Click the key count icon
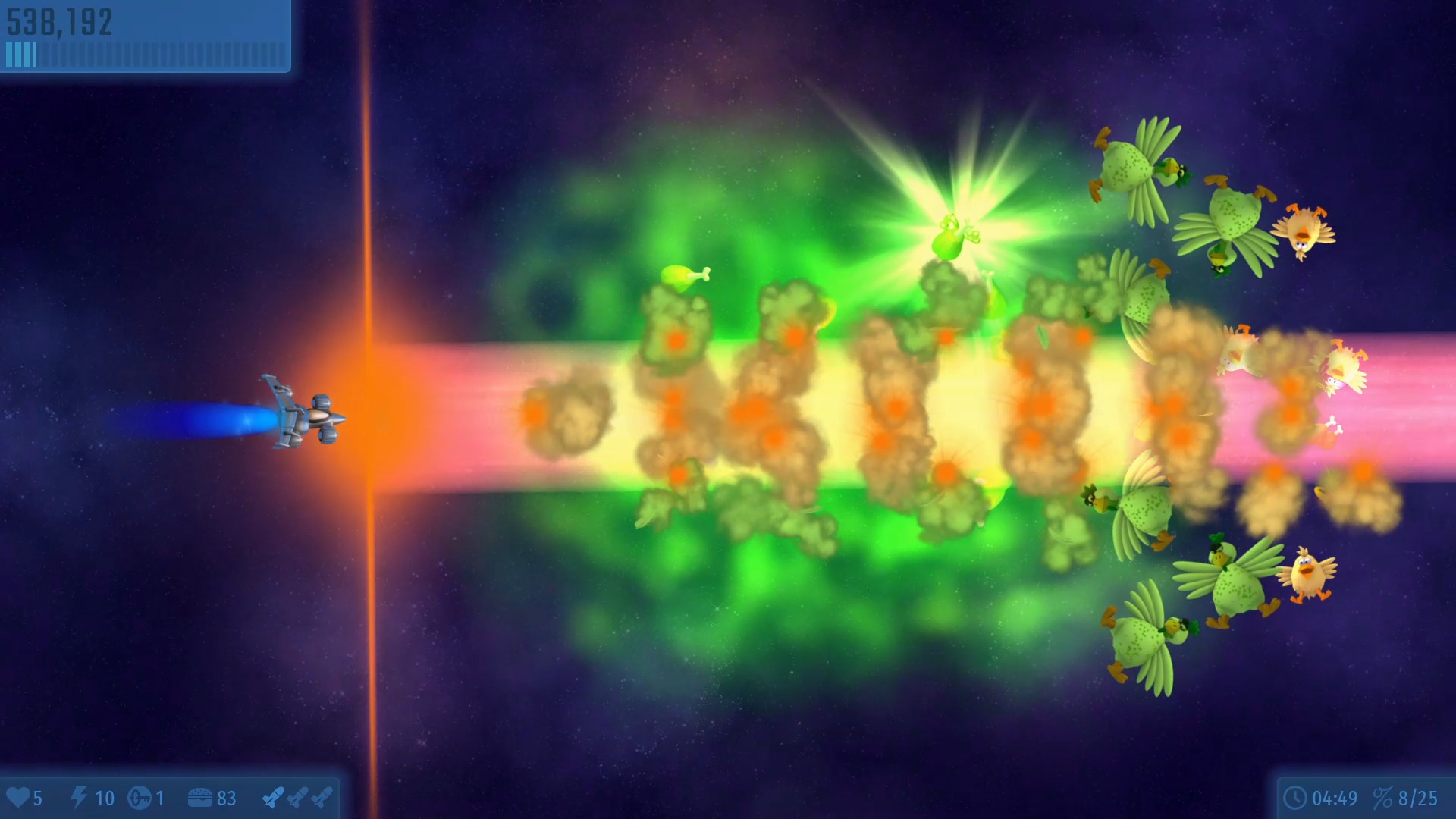Viewport: 1456px width, 819px height. 140,798
